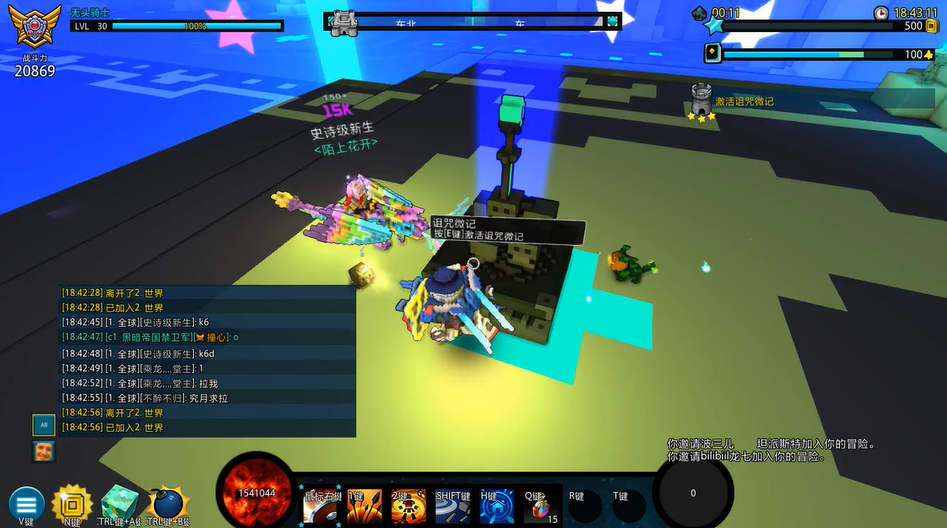Click the player class emblem badge
The image size is (947, 528).
[35, 27]
